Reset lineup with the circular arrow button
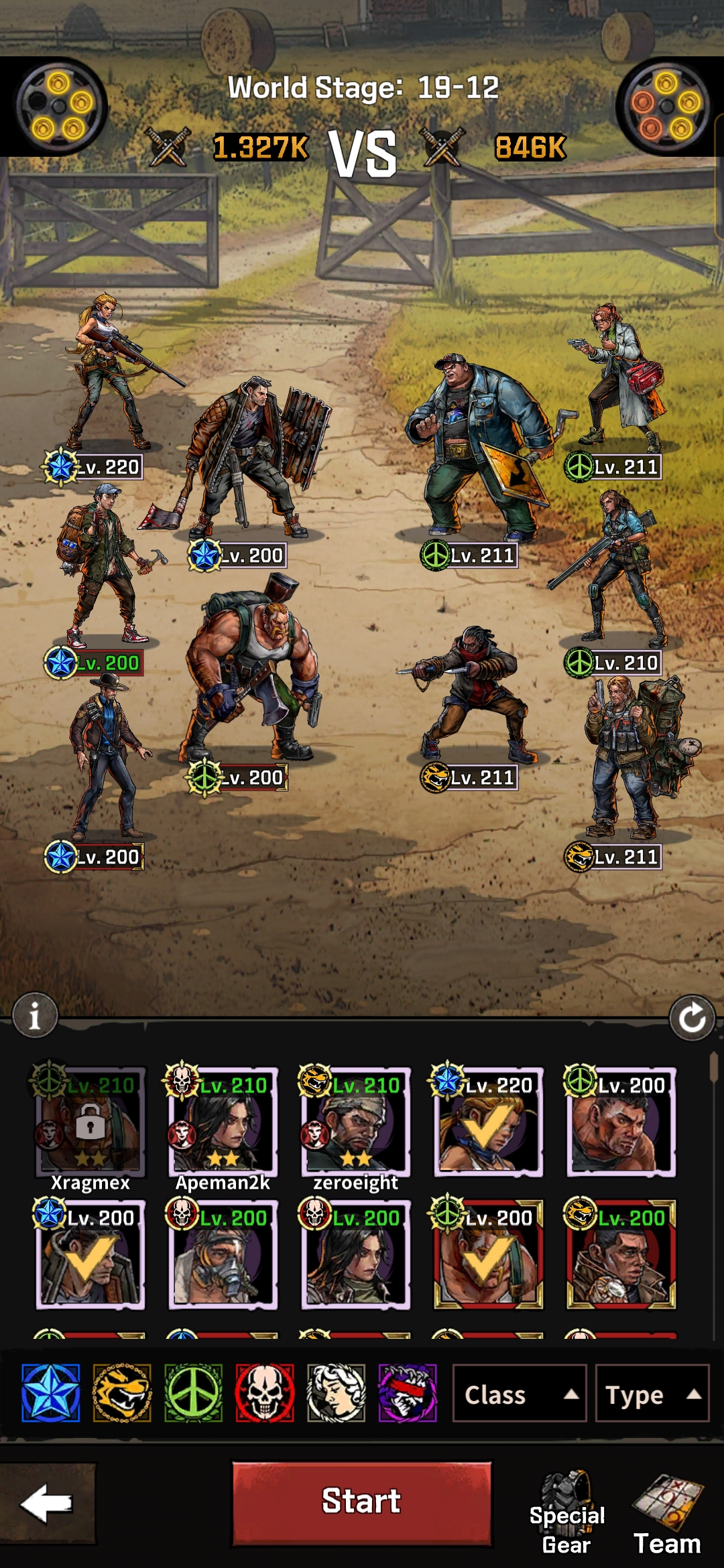Viewport: 724px width, 1568px height. 692,1019
